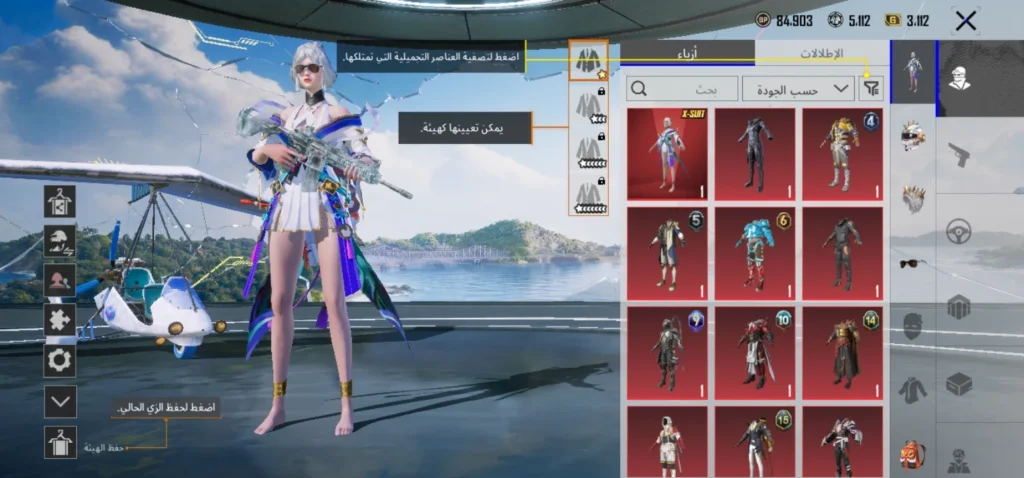
Task: Open the puzzle piece icon
Action: (60, 320)
